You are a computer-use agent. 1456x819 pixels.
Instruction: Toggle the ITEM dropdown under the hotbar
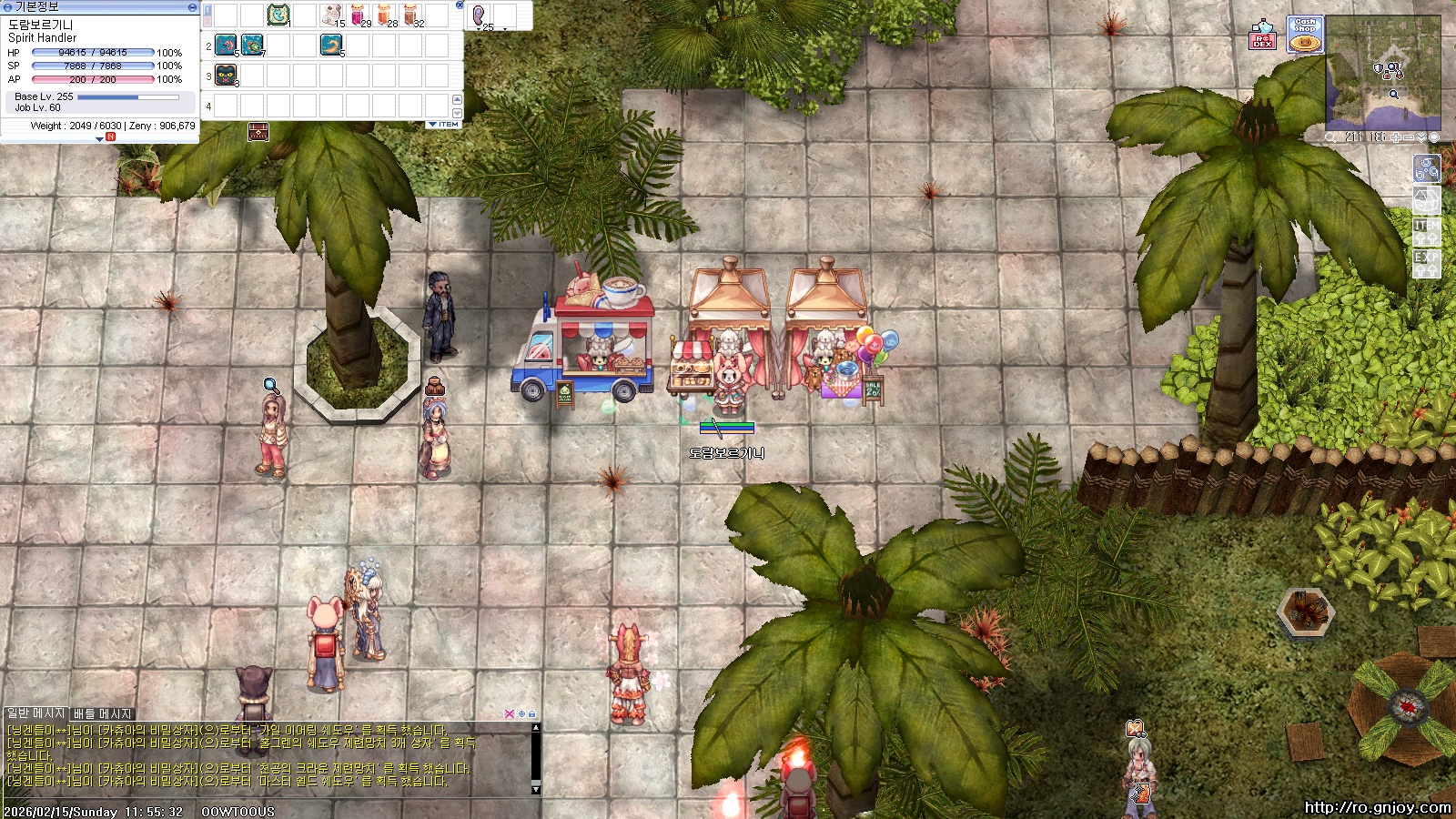(444, 125)
